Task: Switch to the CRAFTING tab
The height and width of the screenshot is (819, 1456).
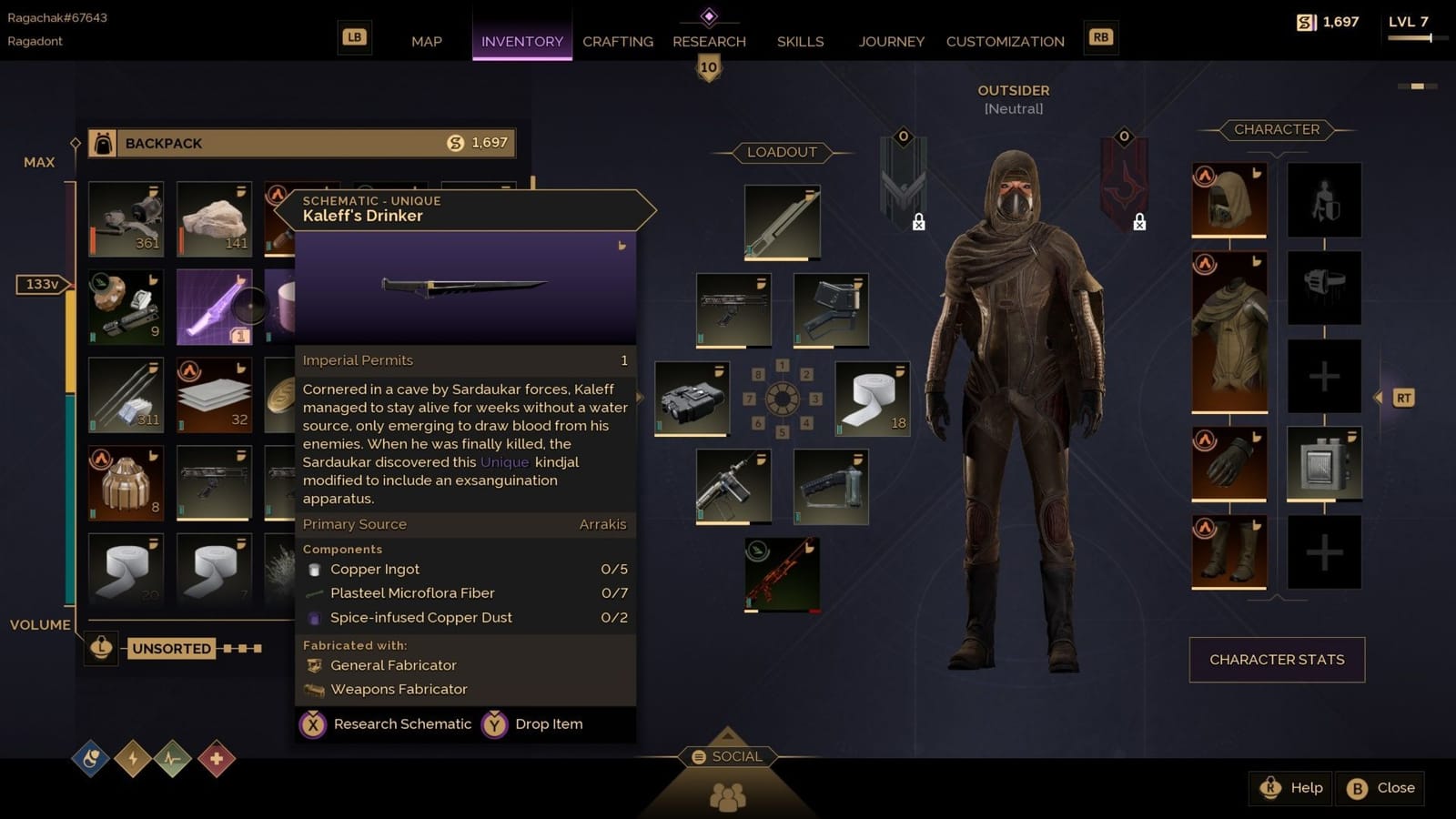Action: click(617, 41)
